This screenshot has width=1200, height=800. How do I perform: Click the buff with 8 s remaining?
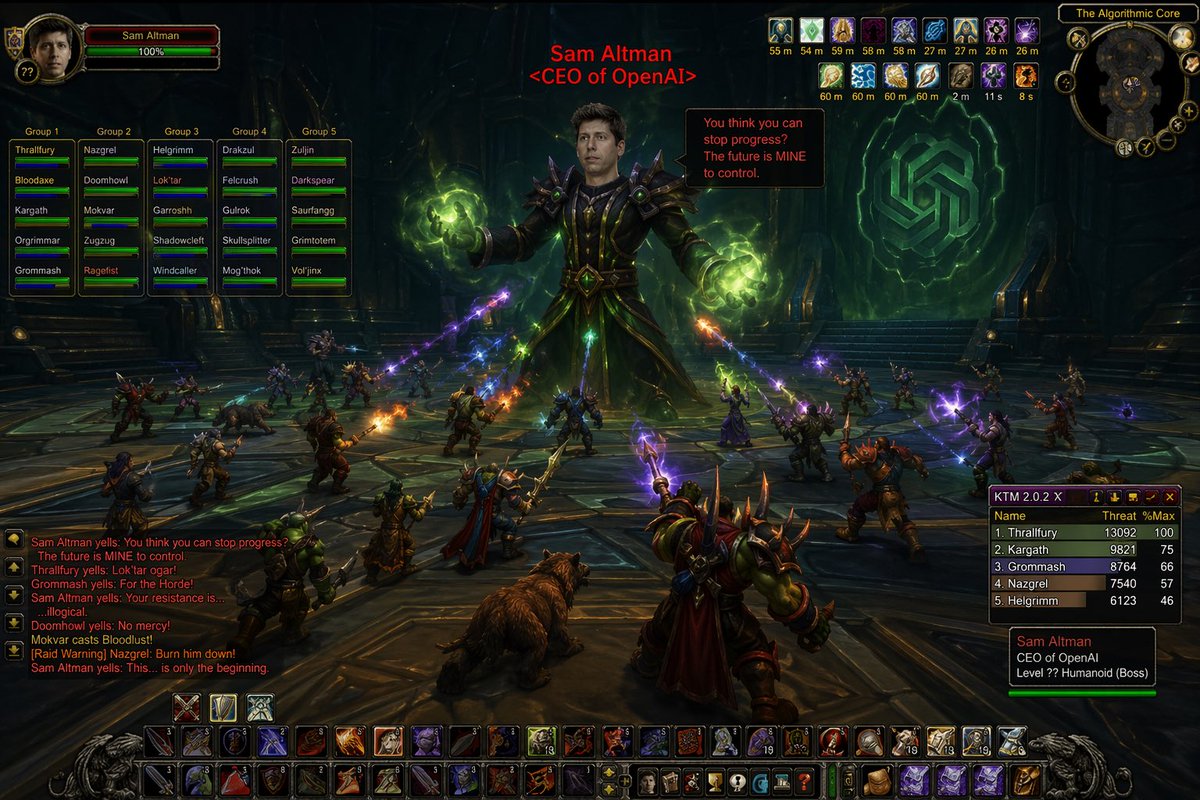(x=1027, y=75)
